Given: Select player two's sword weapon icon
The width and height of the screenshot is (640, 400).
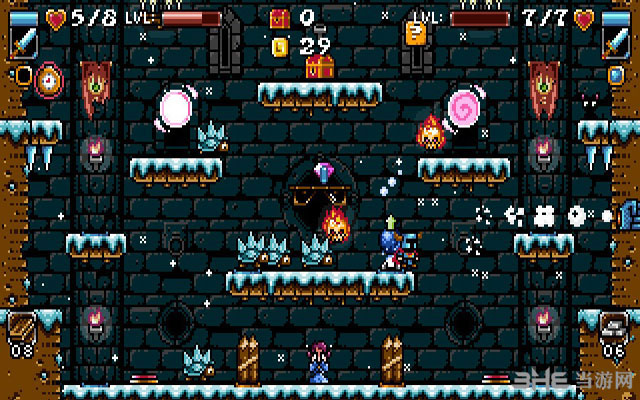Looking at the screenshot, I should [615, 42].
